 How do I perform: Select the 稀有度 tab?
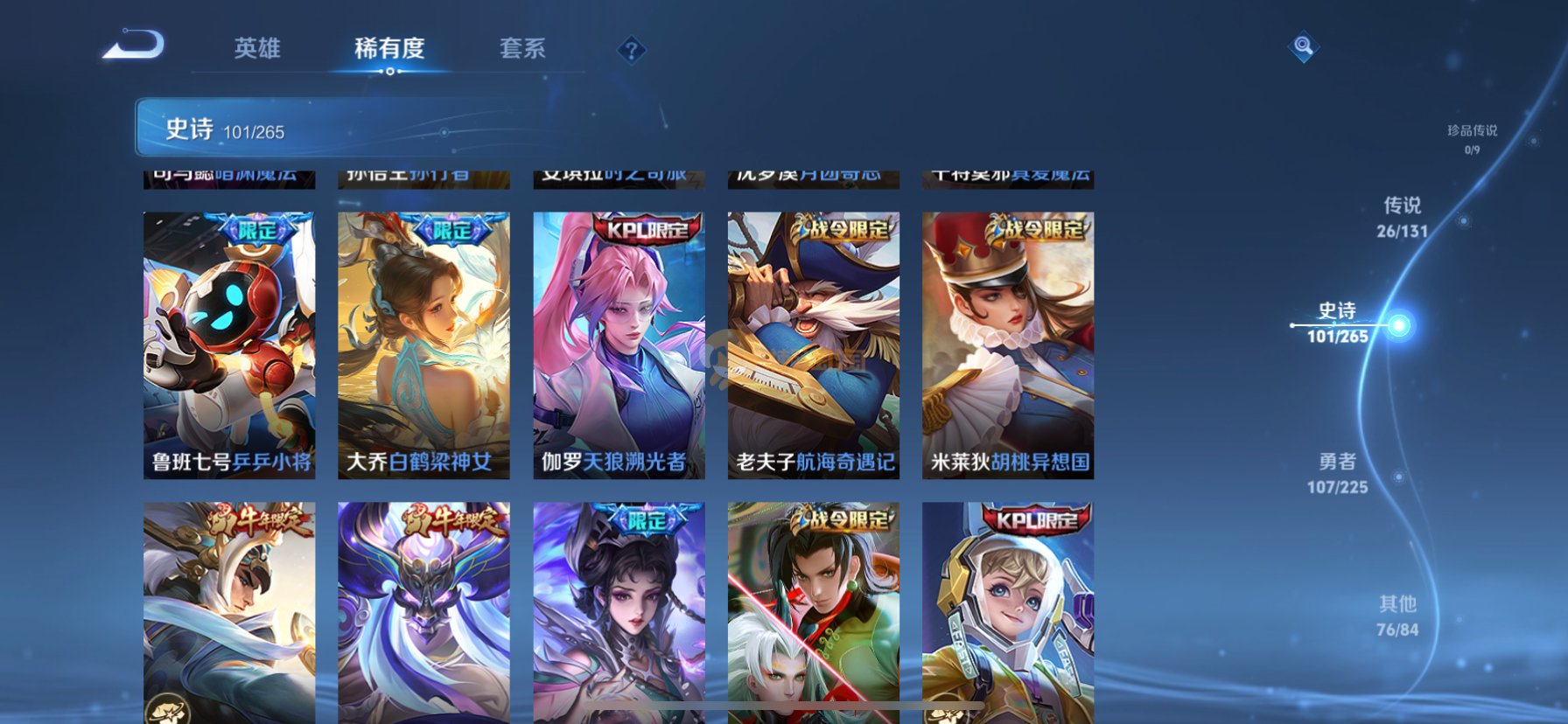(x=389, y=48)
